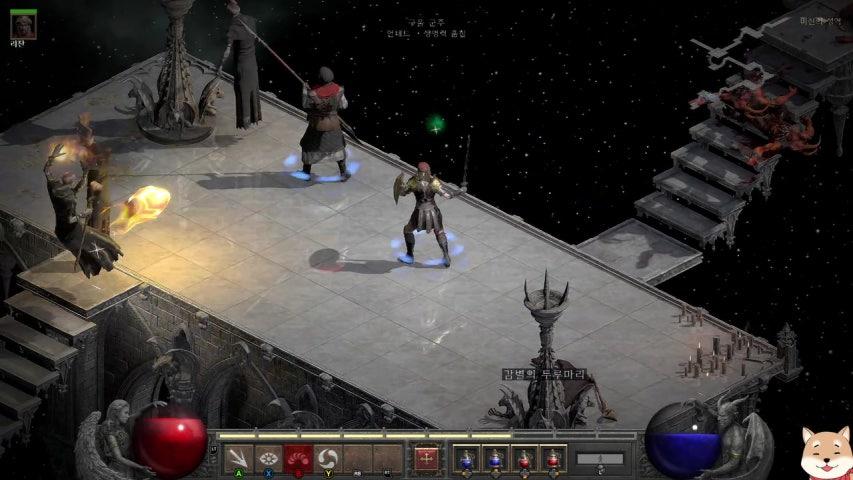Click the red cross panel button
853x480 pixels.
coord(427,458)
